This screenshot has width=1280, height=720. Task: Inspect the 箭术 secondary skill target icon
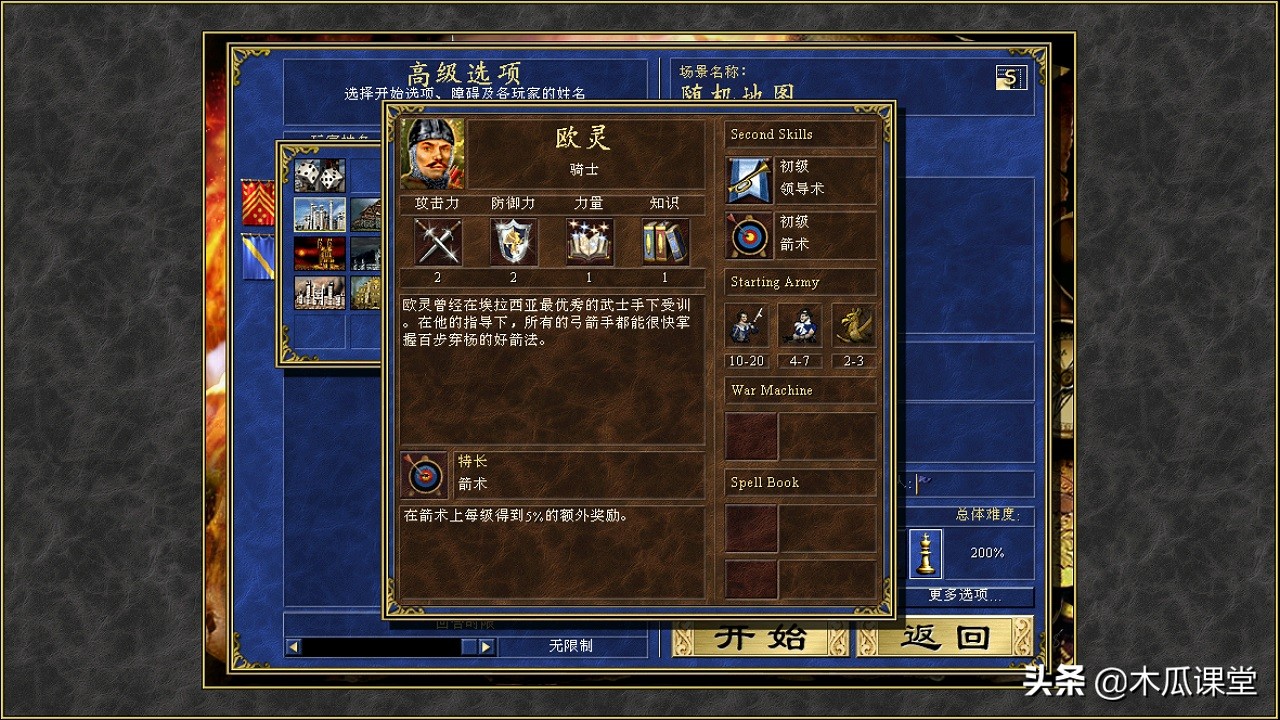click(748, 235)
